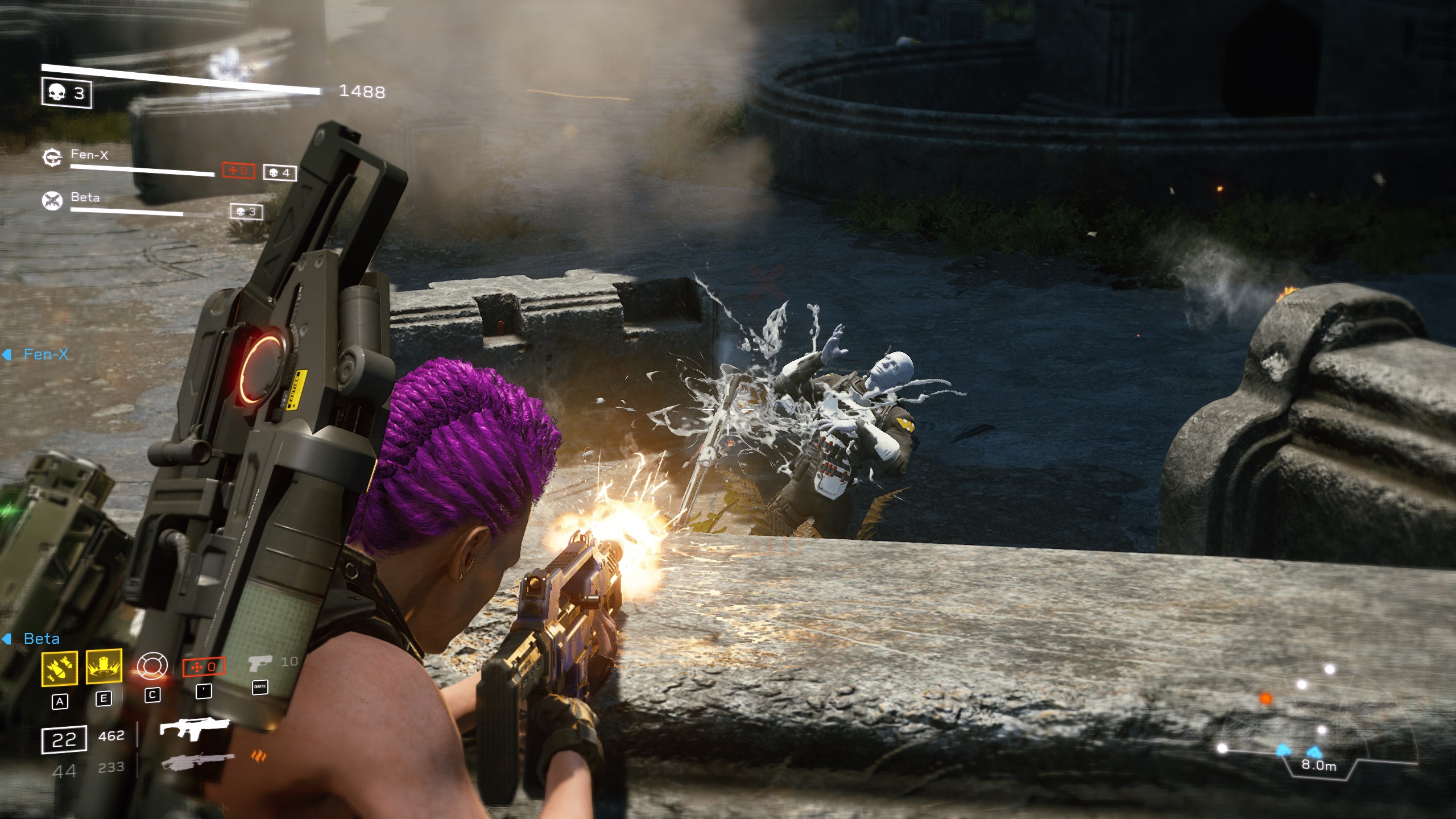Click the orange flame ammo type icon
1456x819 pixels.
[259, 756]
